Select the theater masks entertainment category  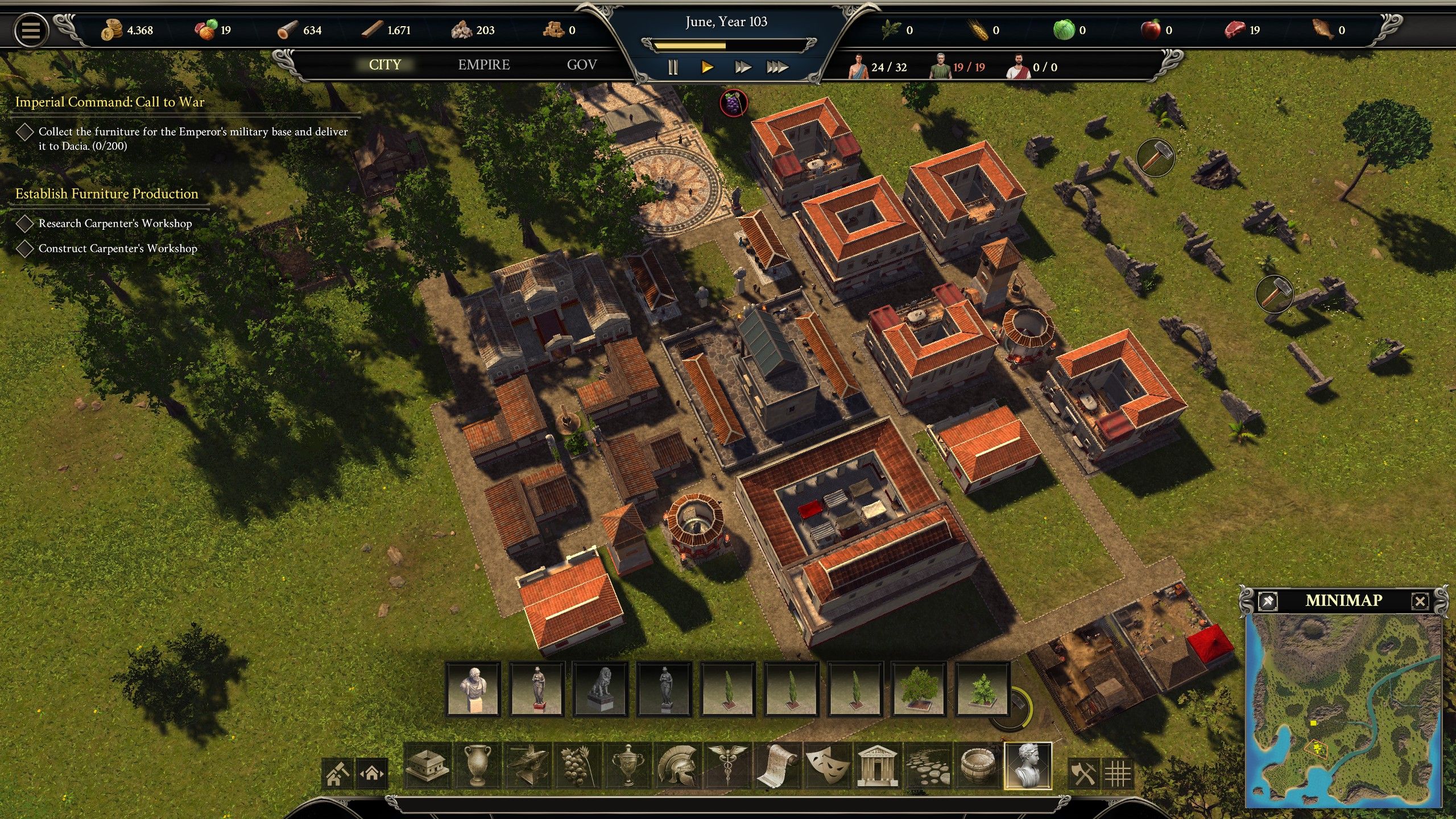tap(826, 766)
